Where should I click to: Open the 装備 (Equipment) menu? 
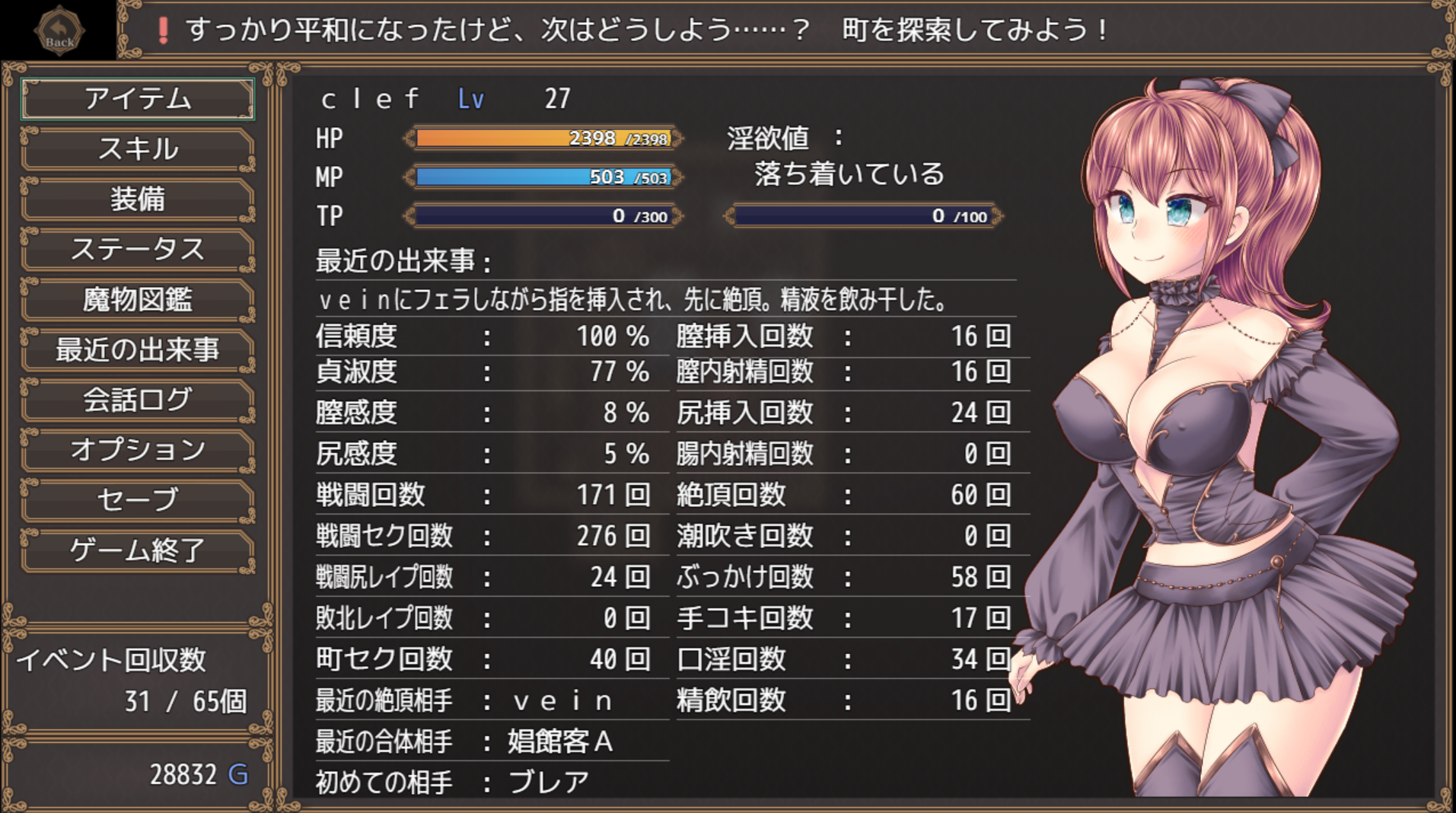point(138,199)
